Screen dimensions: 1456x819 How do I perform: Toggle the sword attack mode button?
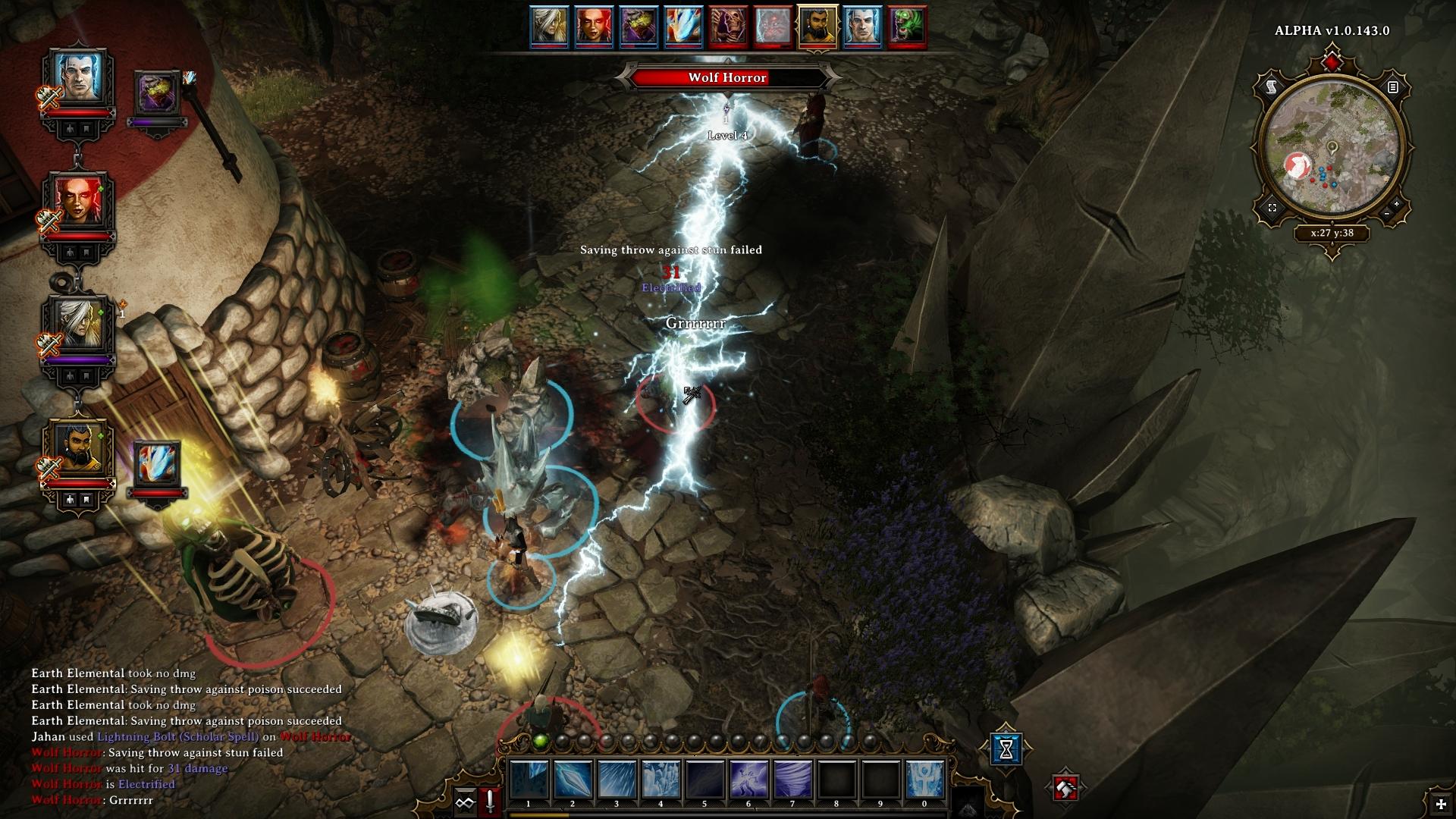(x=490, y=801)
